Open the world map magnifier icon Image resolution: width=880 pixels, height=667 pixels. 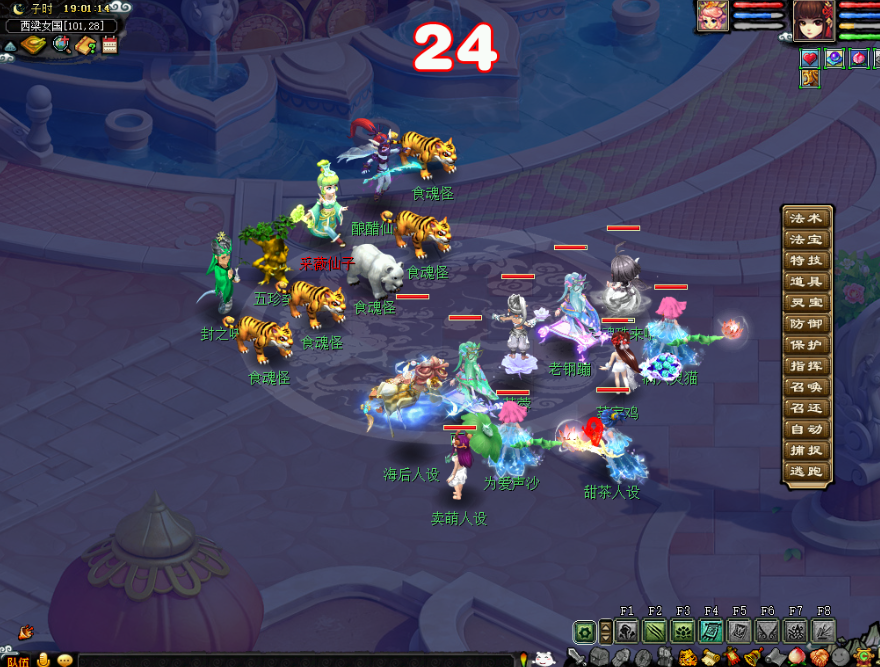tap(61, 44)
